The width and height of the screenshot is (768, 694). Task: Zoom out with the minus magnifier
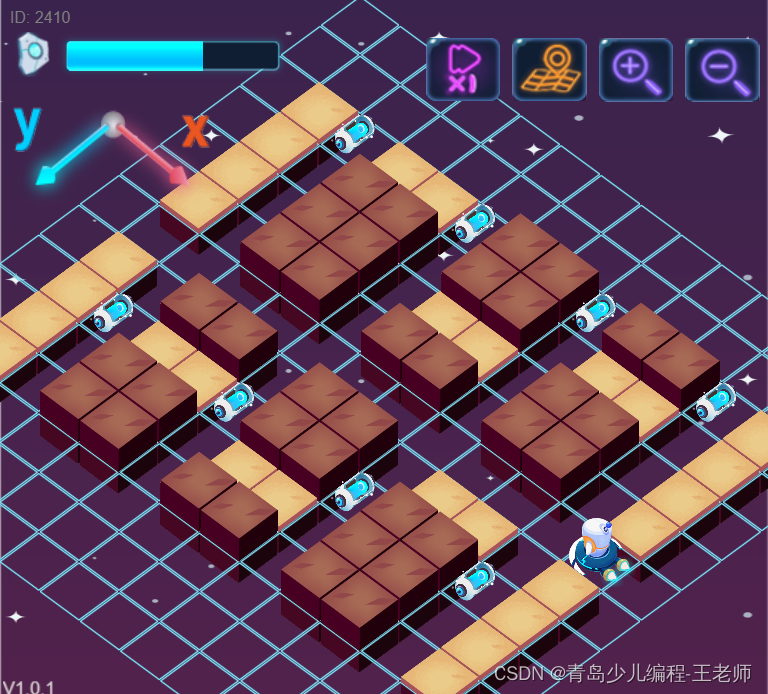[x=721, y=69]
